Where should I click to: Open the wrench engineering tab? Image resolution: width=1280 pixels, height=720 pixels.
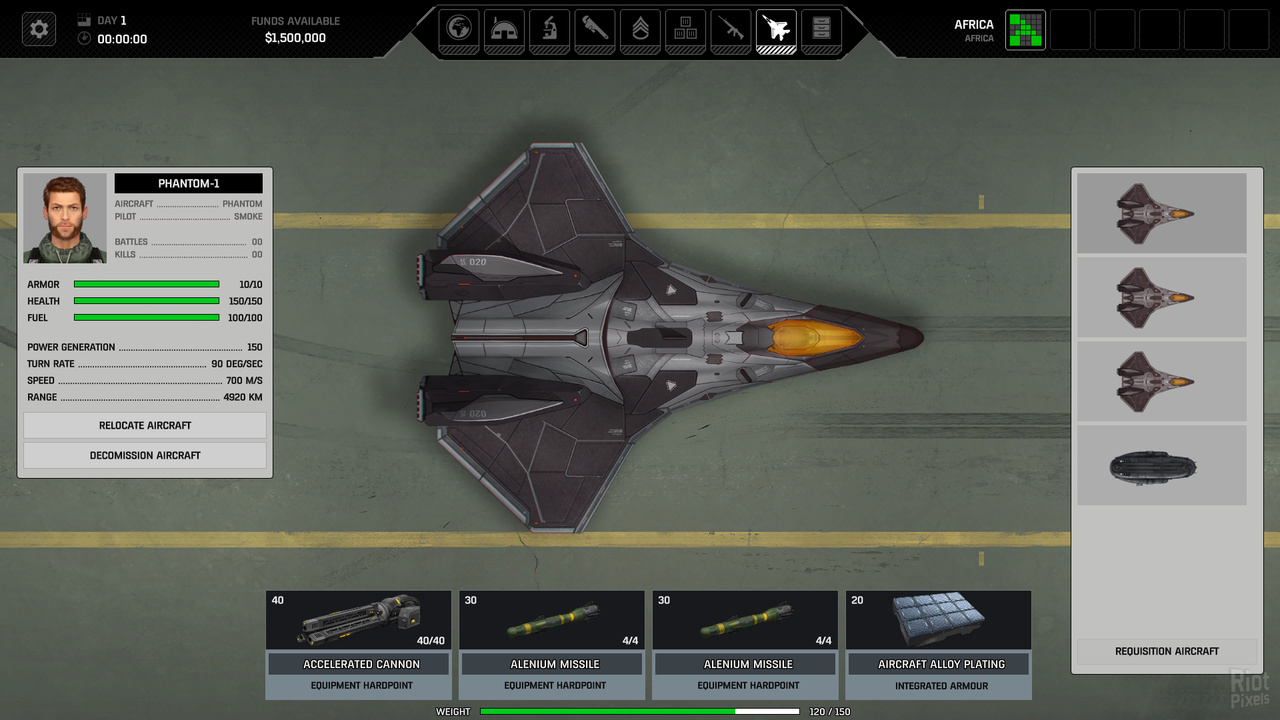595,29
